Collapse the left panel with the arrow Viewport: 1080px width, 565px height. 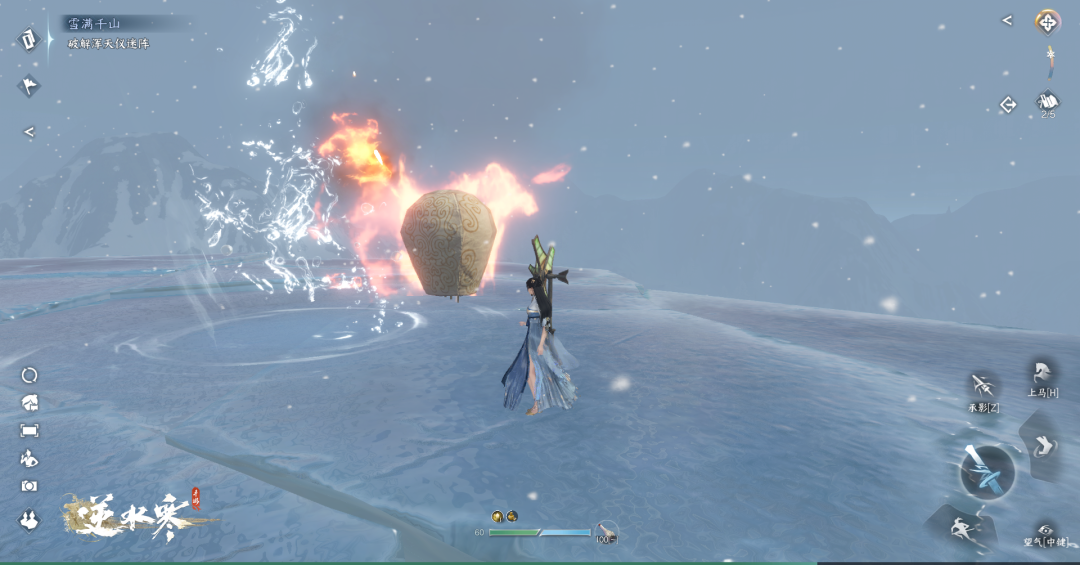click(x=29, y=131)
